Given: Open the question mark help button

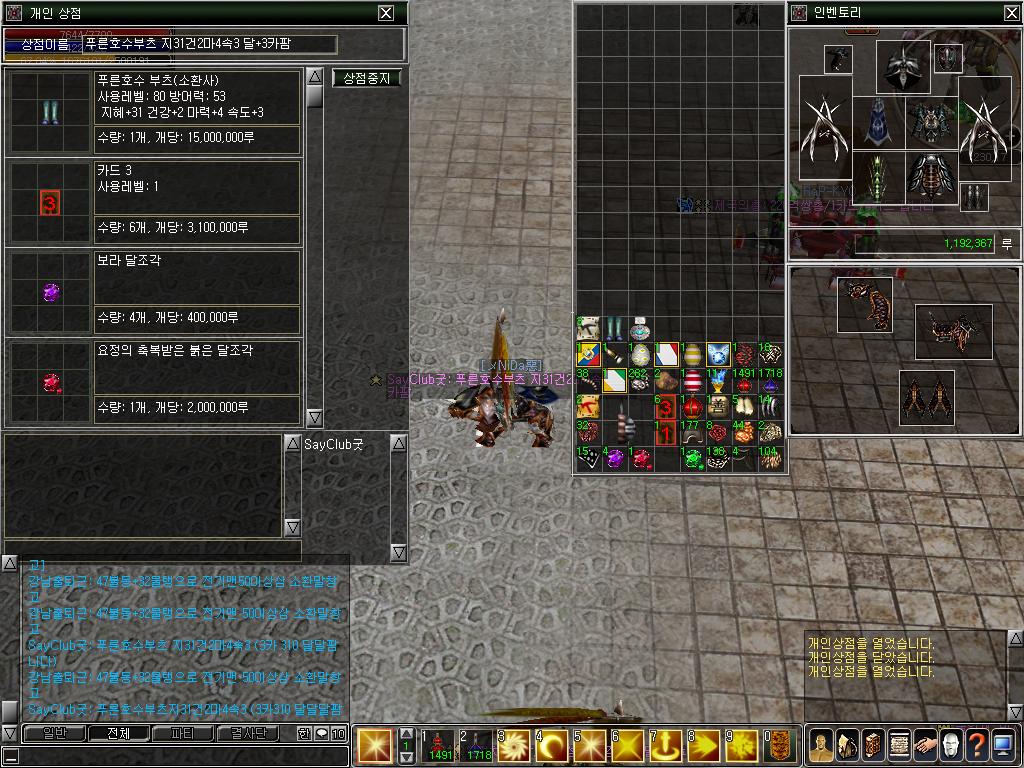Looking at the screenshot, I should [977, 746].
